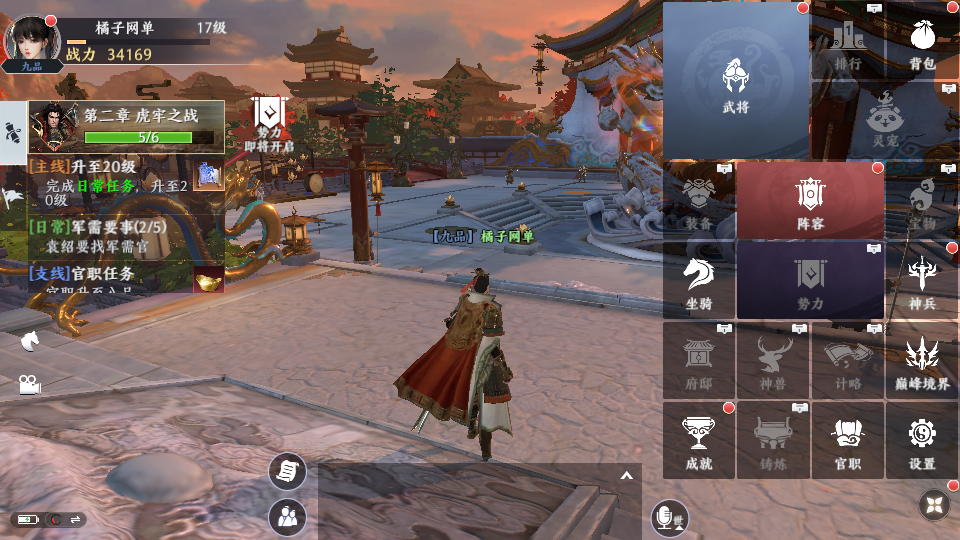Open 巅峰境界 peak realm menu
Image resolution: width=960 pixels, height=540 pixels.
click(x=921, y=361)
